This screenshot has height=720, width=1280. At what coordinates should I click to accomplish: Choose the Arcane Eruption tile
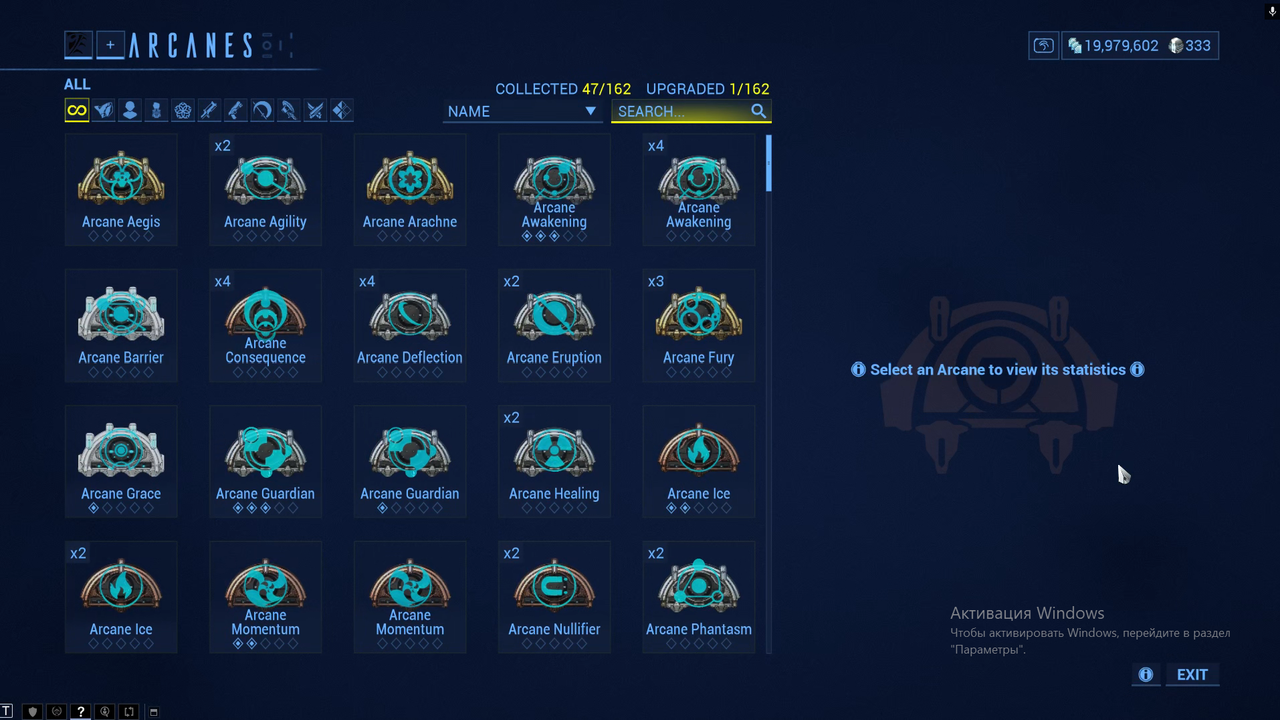(554, 325)
